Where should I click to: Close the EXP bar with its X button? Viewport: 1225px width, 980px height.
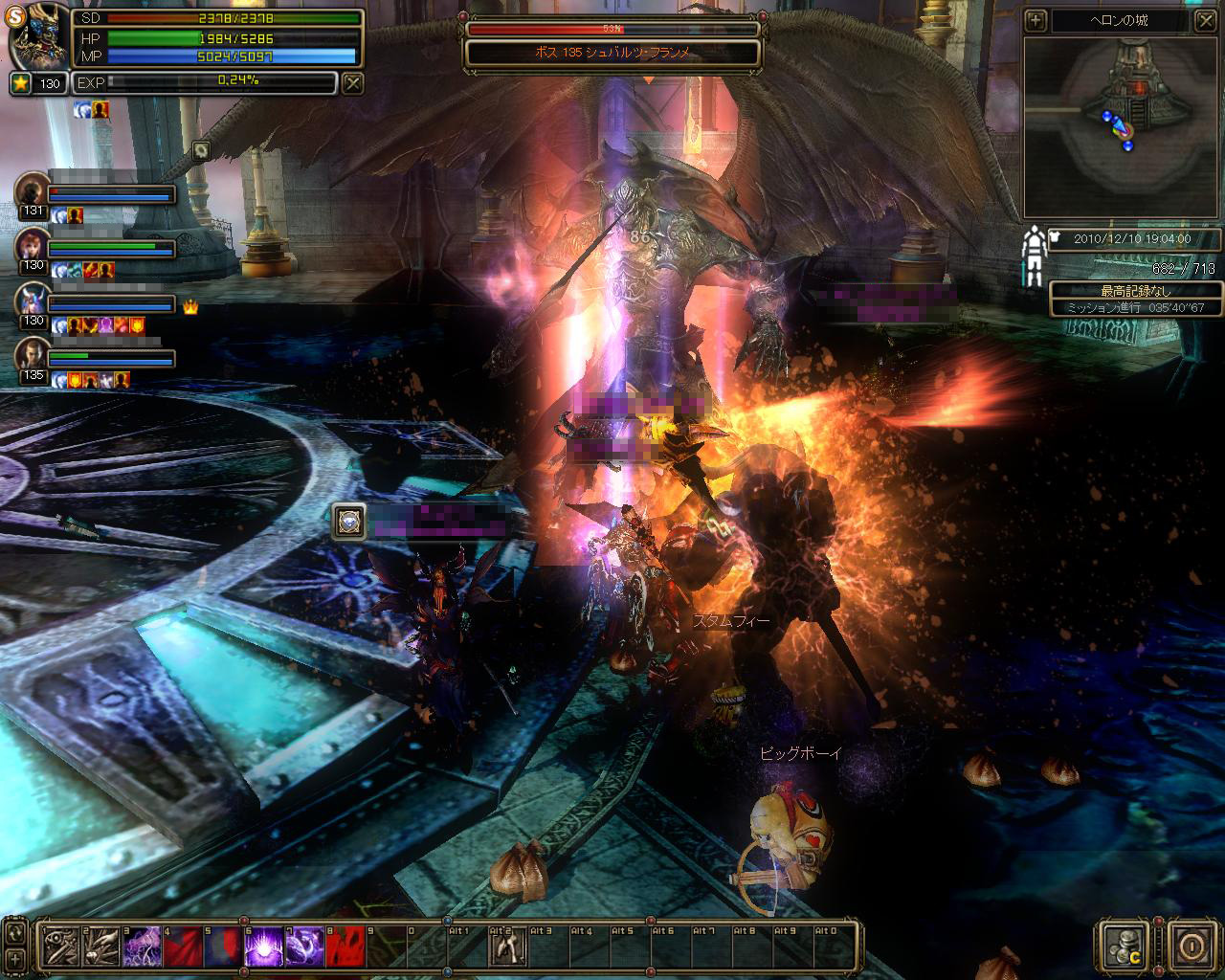coord(353,83)
